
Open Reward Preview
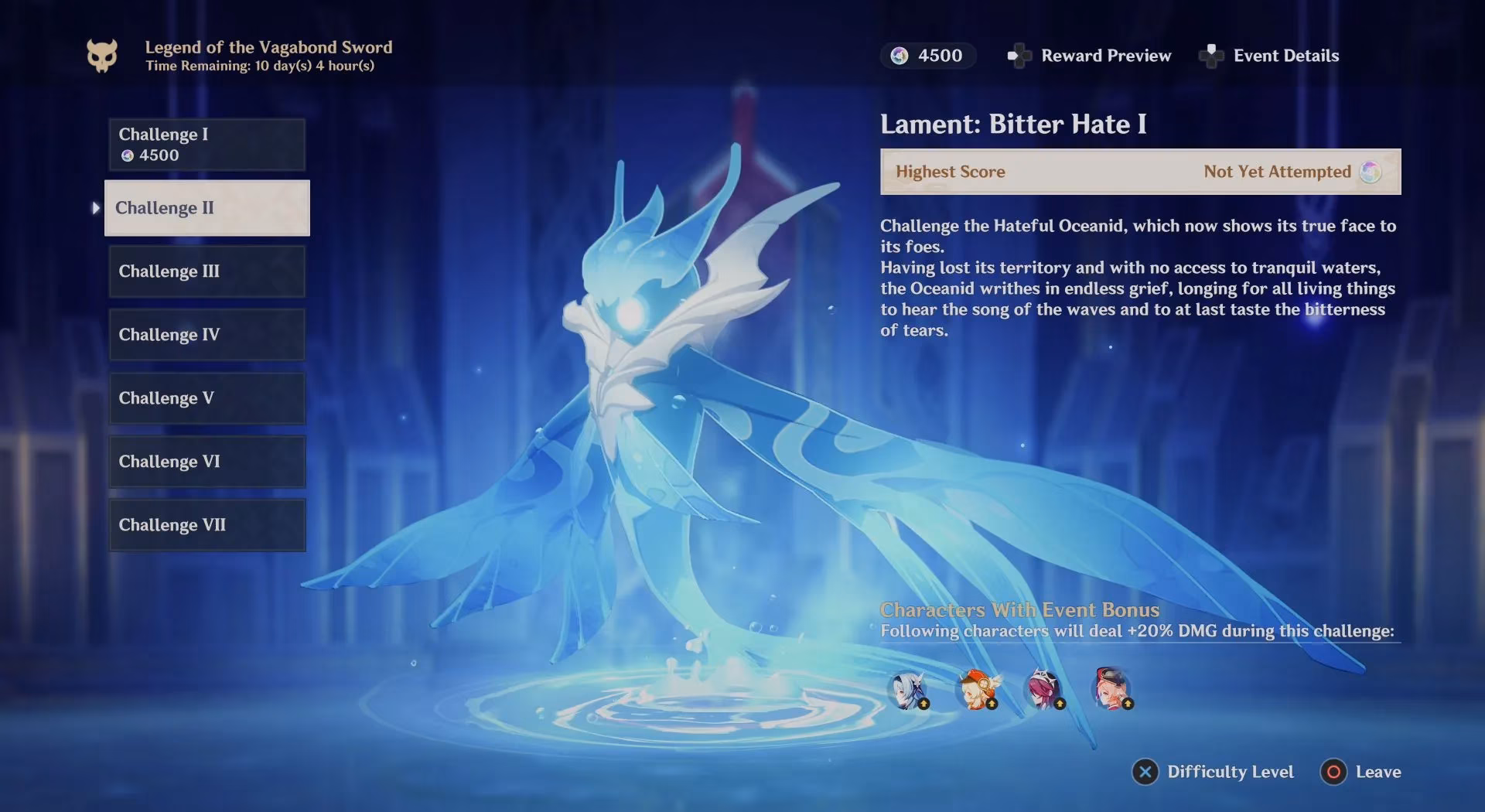[x=1106, y=56]
